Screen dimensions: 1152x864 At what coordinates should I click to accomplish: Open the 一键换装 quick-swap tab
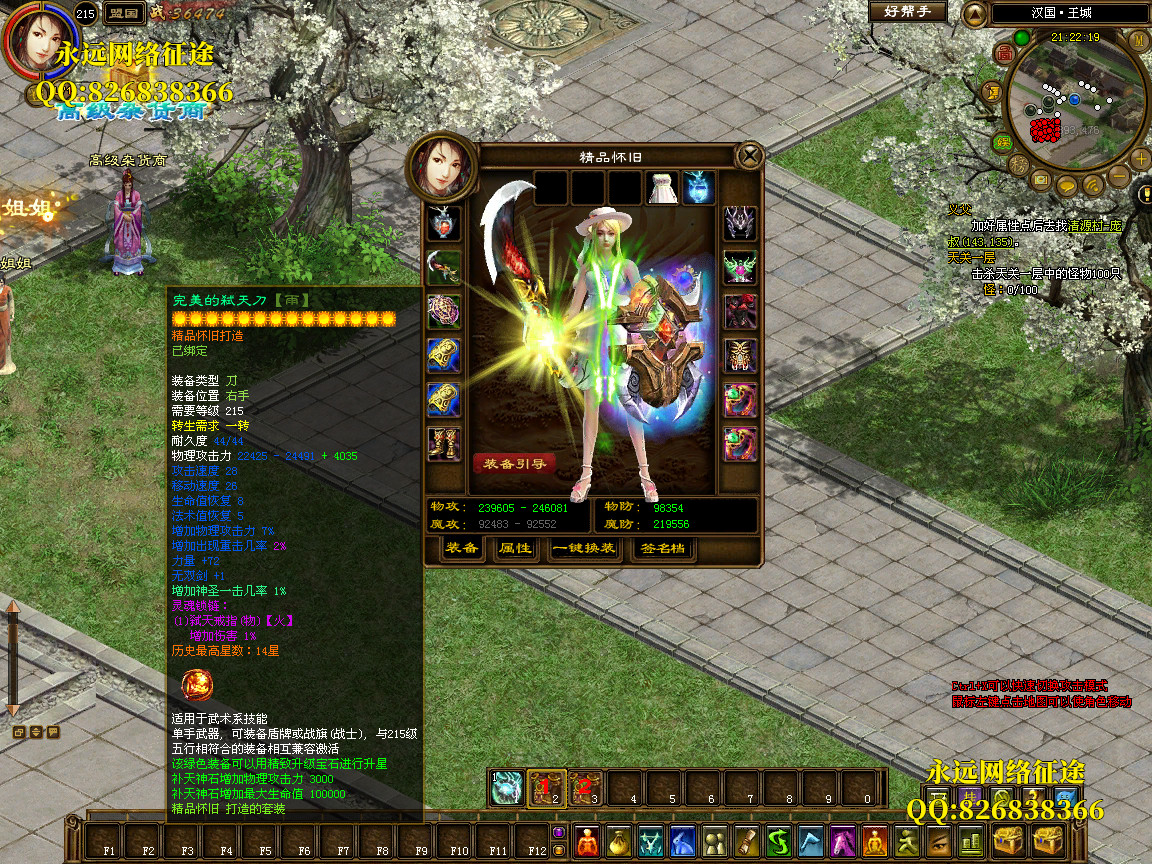[584, 549]
